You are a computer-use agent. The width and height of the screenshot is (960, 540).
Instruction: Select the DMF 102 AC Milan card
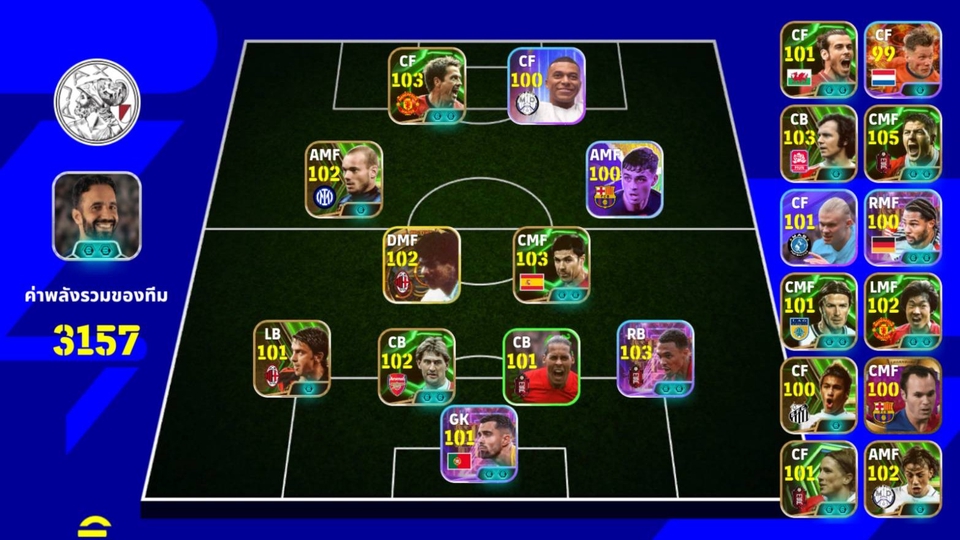click(x=421, y=265)
